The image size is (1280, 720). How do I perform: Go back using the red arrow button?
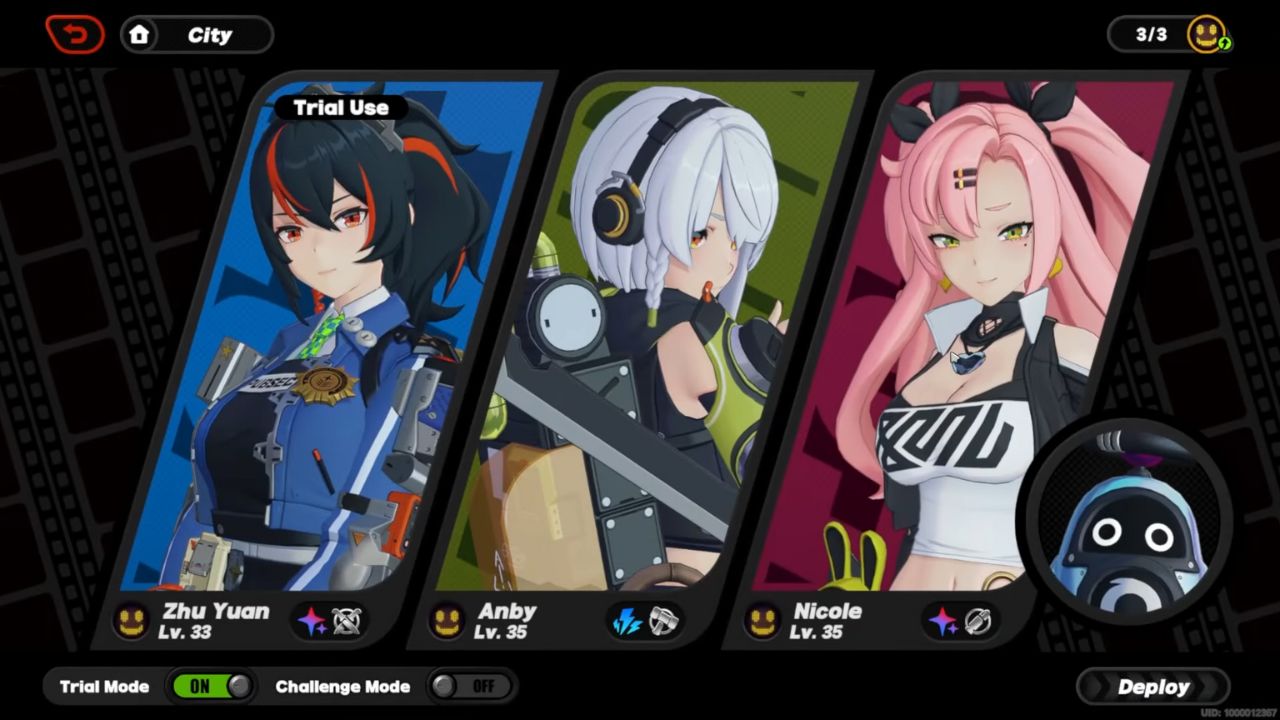tap(74, 35)
